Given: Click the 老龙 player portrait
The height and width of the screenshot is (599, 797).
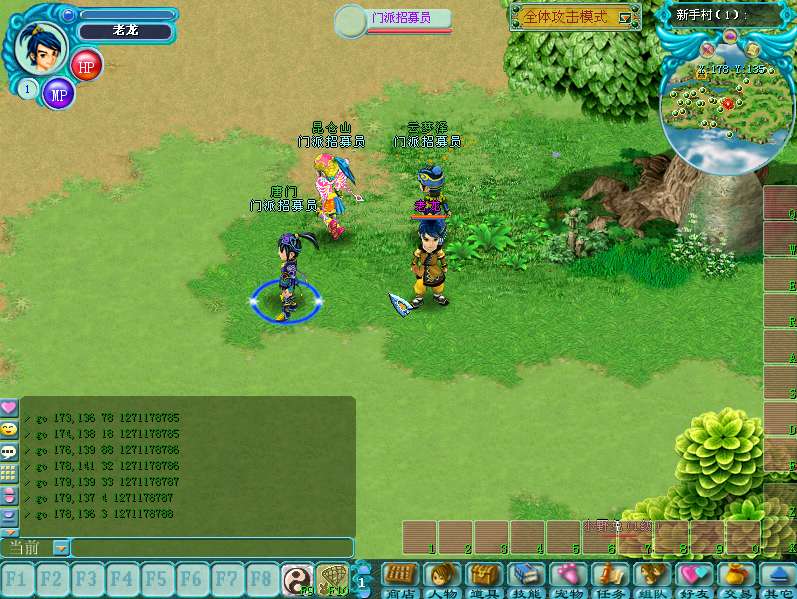Looking at the screenshot, I should tap(41, 47).
